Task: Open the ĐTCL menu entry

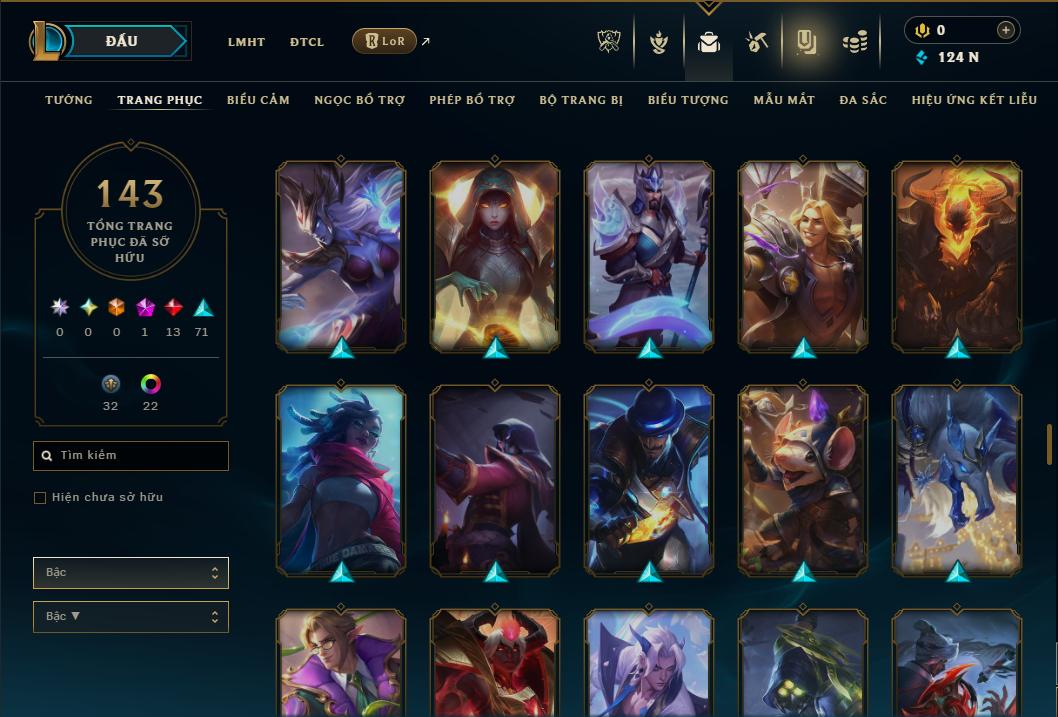Action: point(307,42)
